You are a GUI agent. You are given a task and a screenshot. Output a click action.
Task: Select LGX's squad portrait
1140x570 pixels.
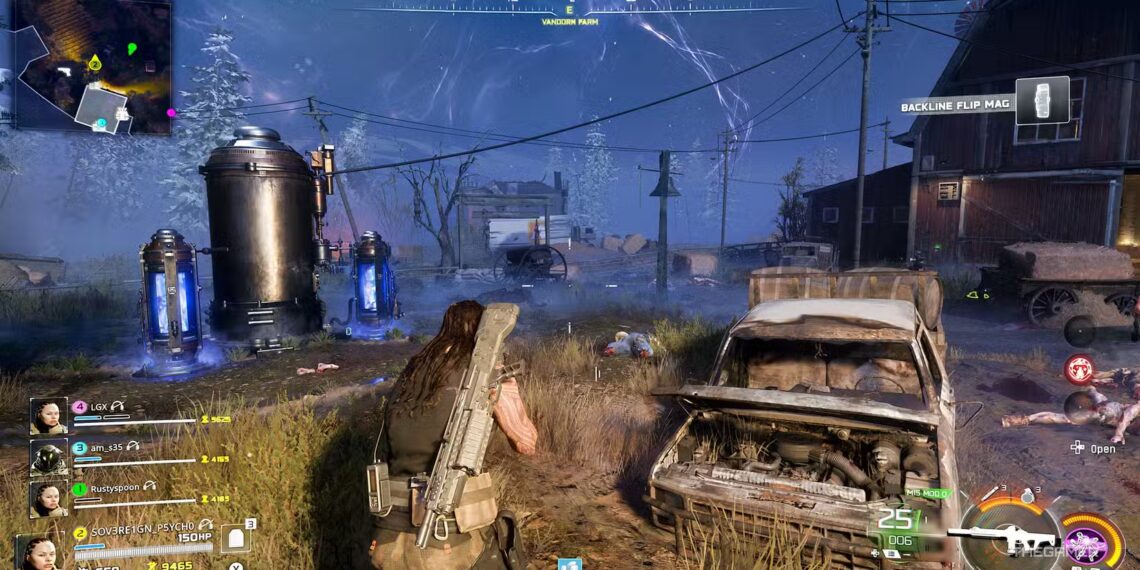click(x=48, y=416)
